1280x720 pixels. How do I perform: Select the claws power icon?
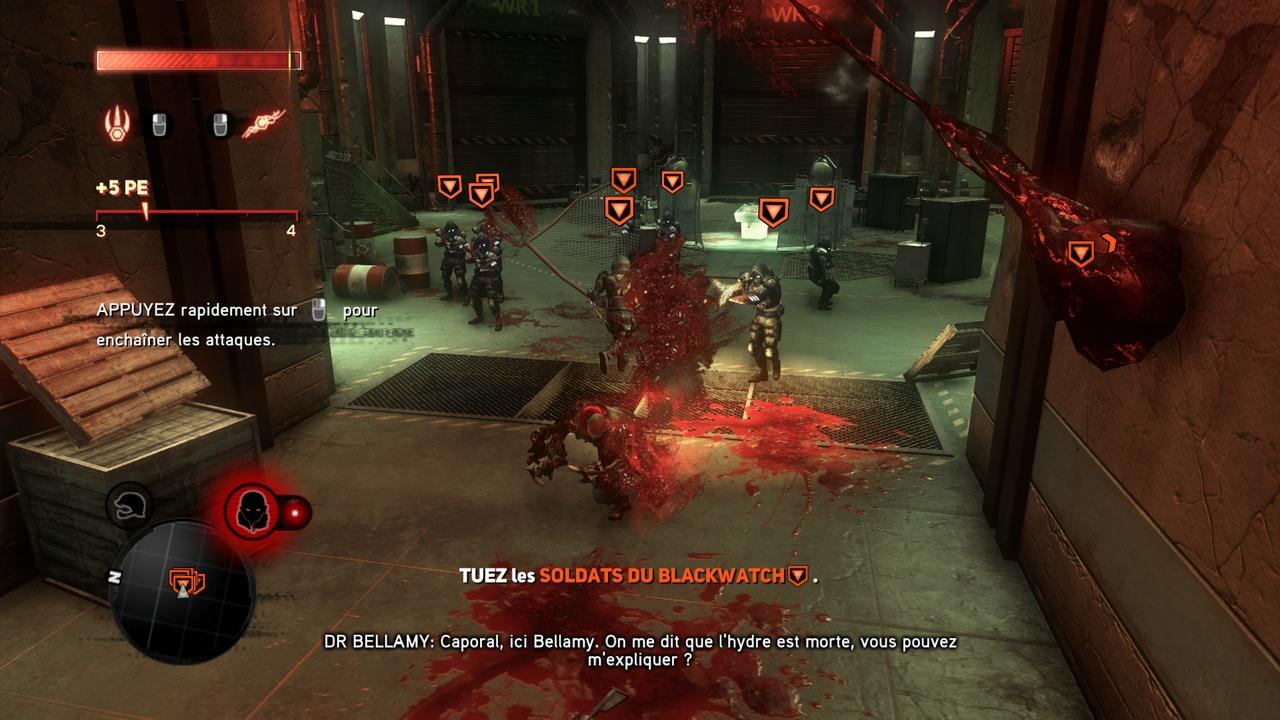click(x=117, y=125)
